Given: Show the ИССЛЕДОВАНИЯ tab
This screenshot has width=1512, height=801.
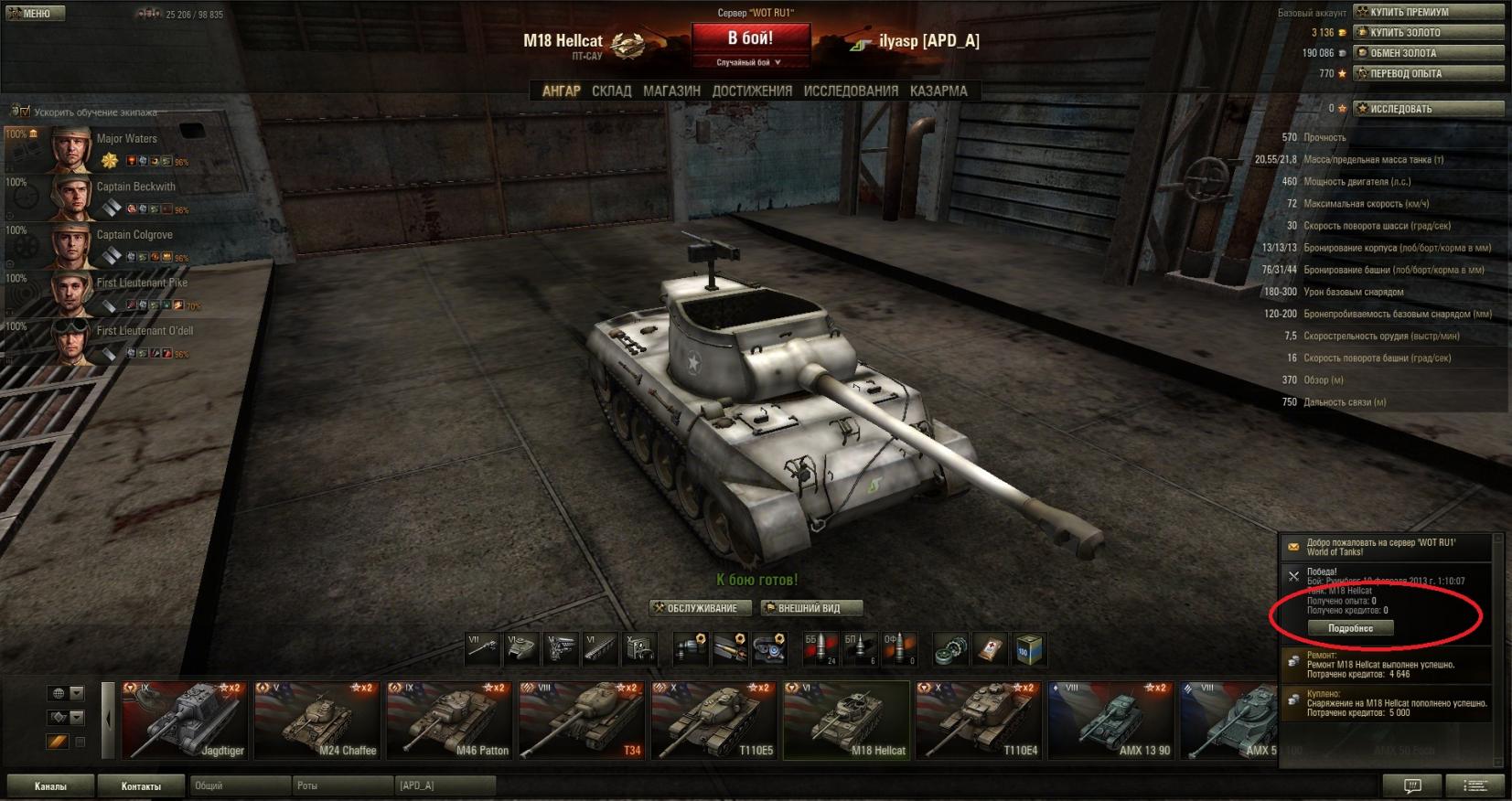Looking at the screenshot, I should (851, 91).
